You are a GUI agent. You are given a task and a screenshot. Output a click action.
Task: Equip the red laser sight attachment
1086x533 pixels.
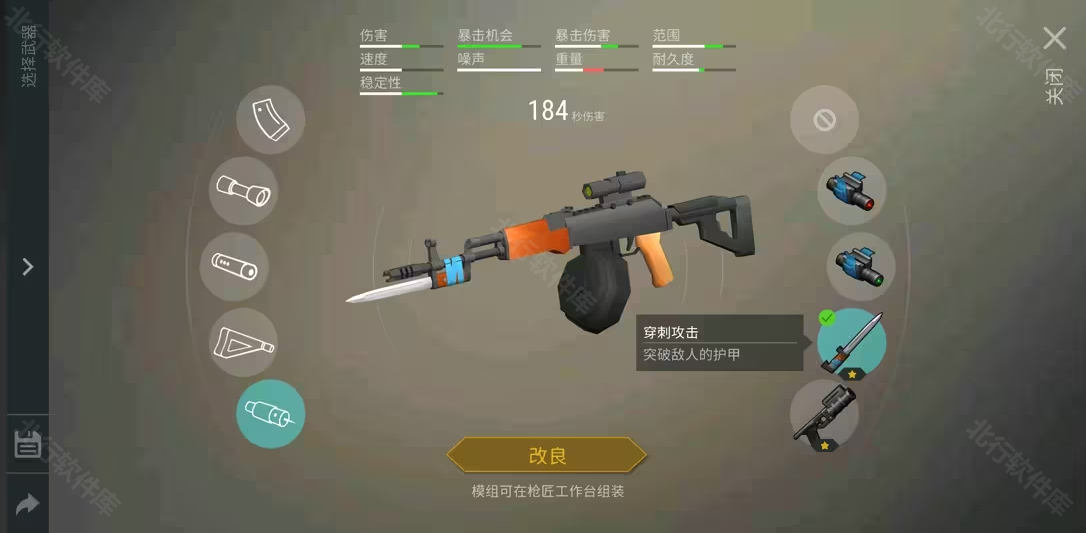coord(851,190)
